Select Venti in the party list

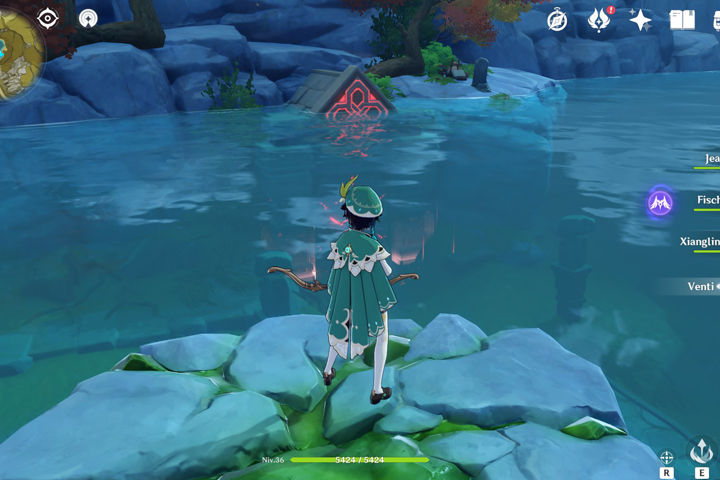click(x=699, y=287)
